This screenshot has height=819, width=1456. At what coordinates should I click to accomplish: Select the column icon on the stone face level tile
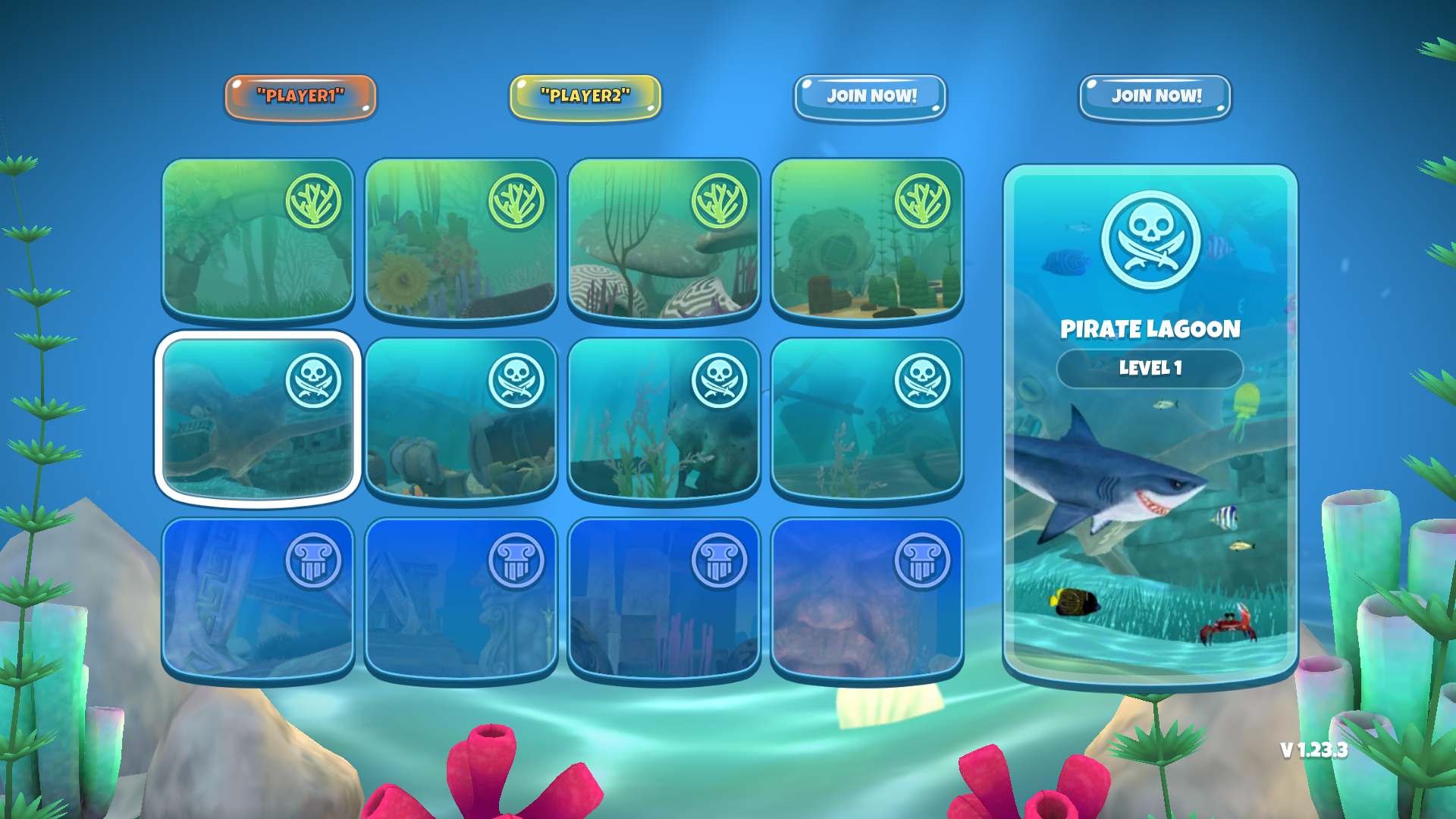[x=923, y=561]
